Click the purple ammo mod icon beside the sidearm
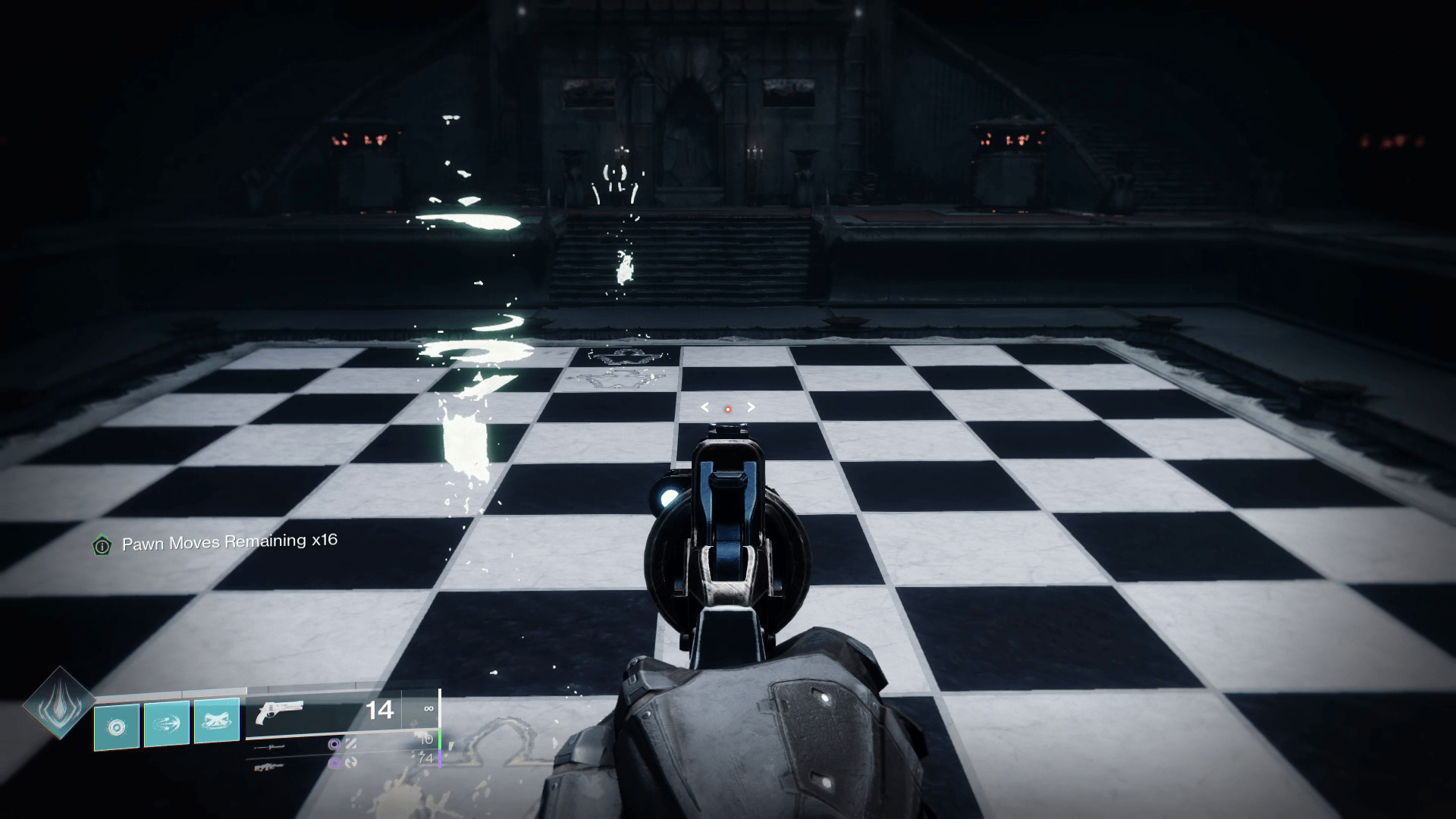Screen dimensions: 1456x819 tap(334, 745)
